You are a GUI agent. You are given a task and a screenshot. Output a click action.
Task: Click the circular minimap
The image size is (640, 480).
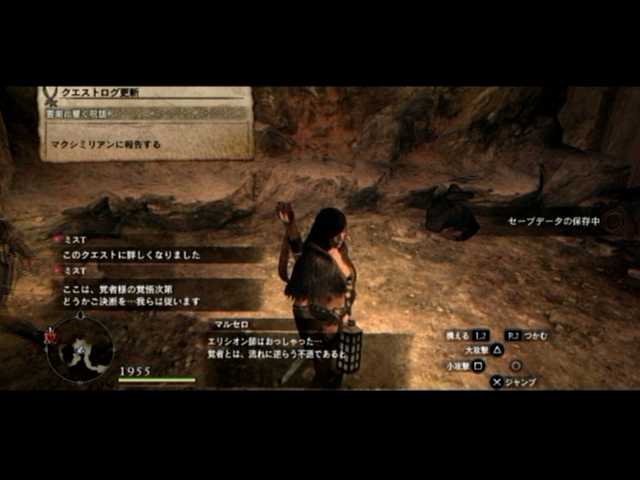79,349
